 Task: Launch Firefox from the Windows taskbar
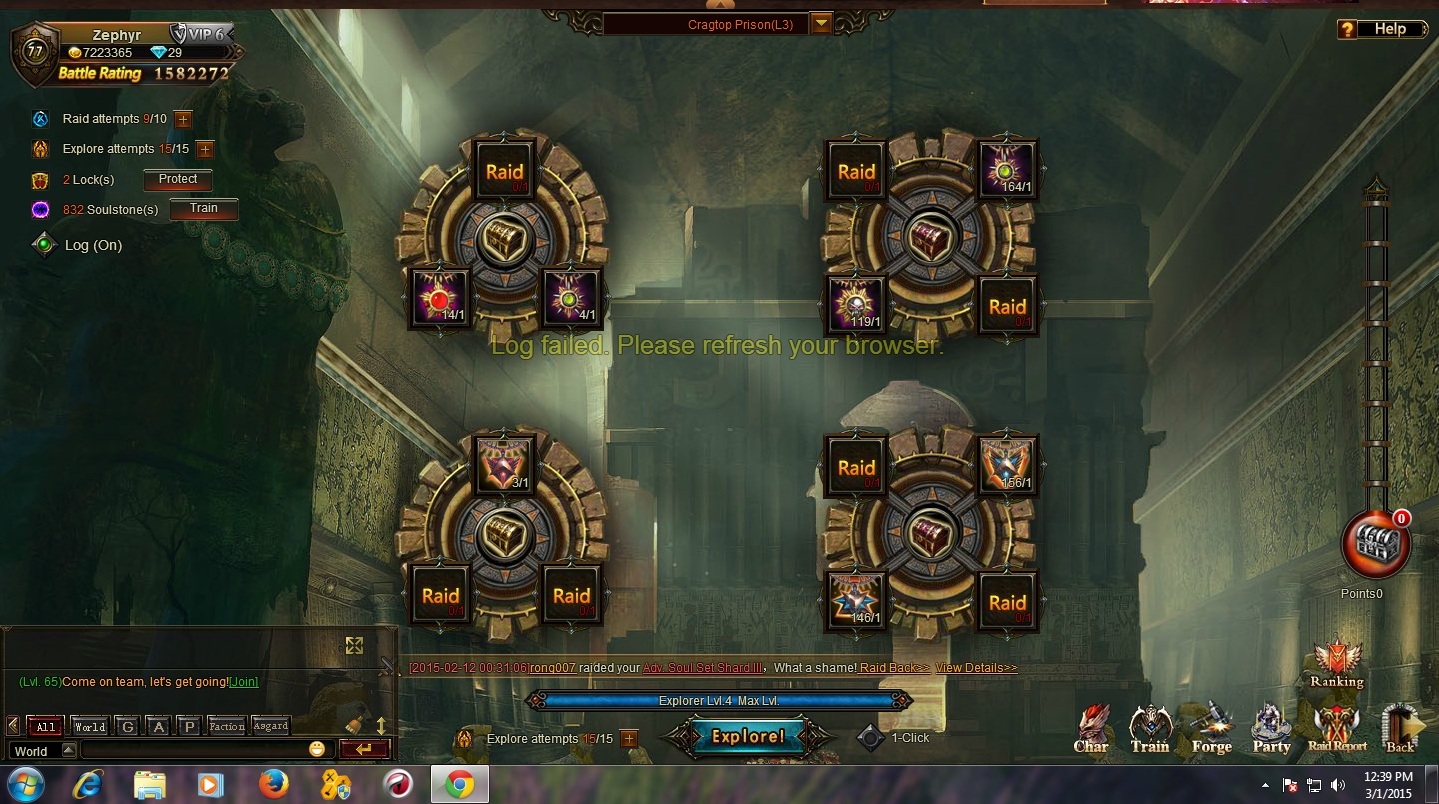(273, 784)
